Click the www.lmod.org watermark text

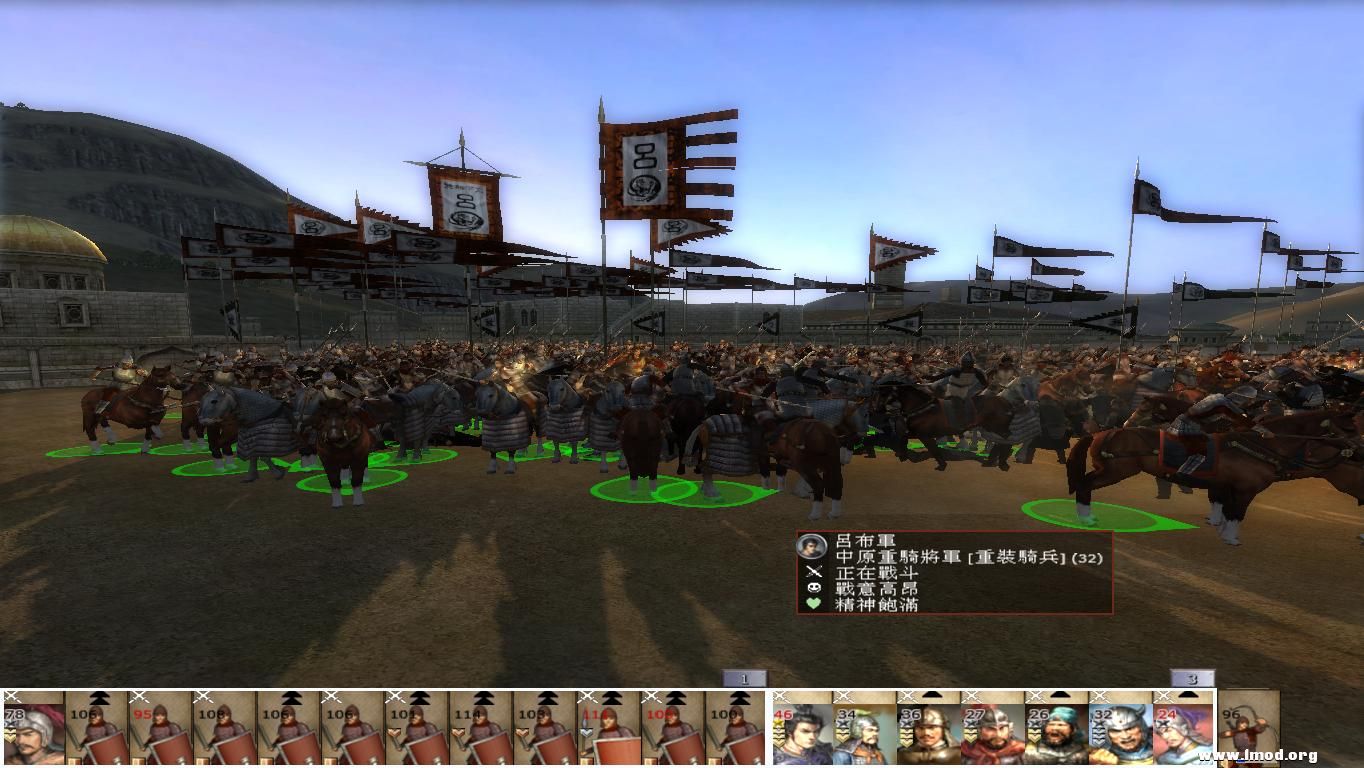[x=1257, y=755]
